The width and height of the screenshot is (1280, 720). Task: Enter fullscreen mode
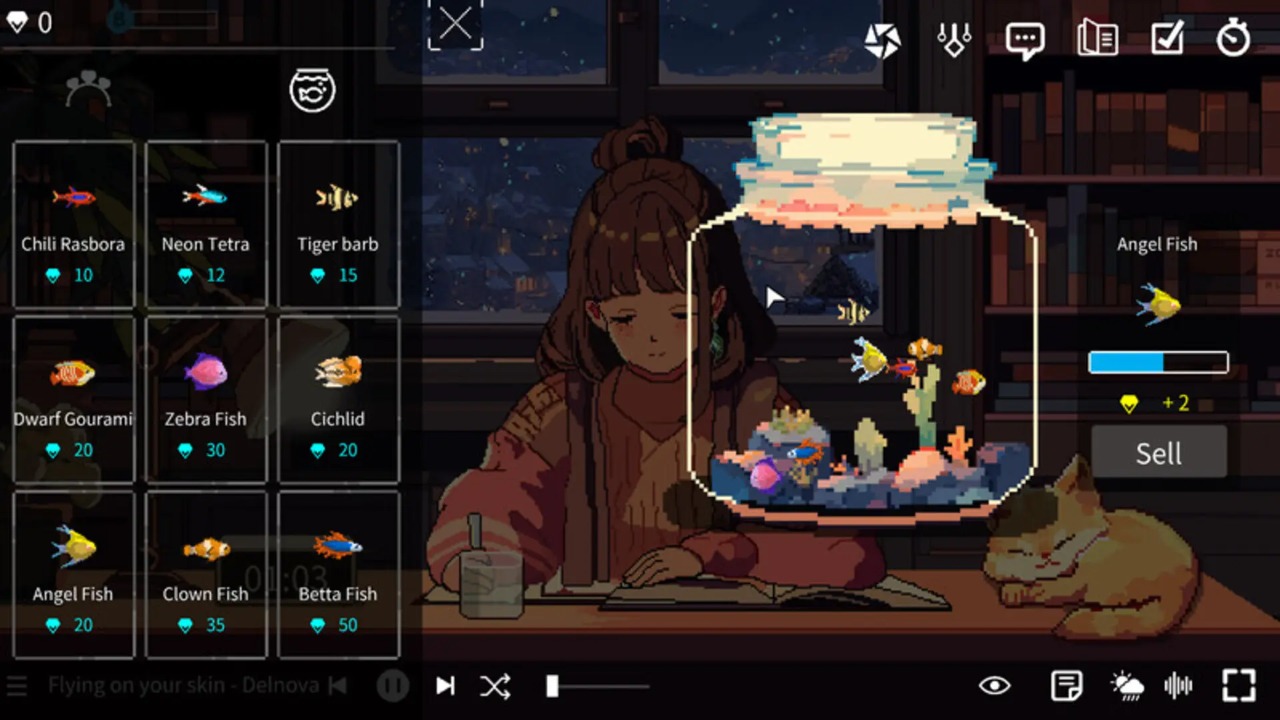click(1239, 686)
